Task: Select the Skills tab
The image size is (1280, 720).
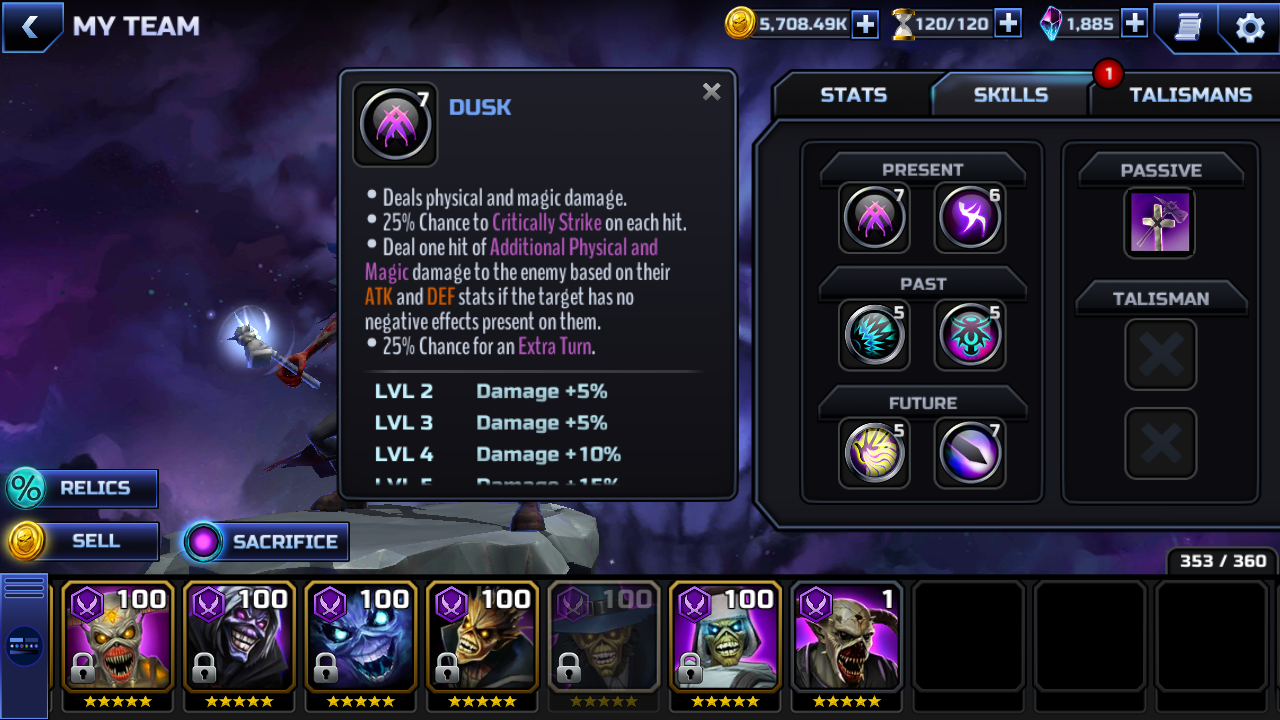Action: (x=1010, y=95)
